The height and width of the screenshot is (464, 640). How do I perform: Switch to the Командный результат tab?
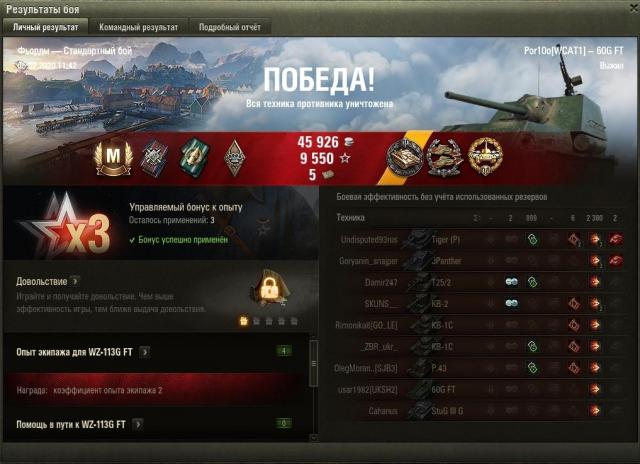click(137, 27)
